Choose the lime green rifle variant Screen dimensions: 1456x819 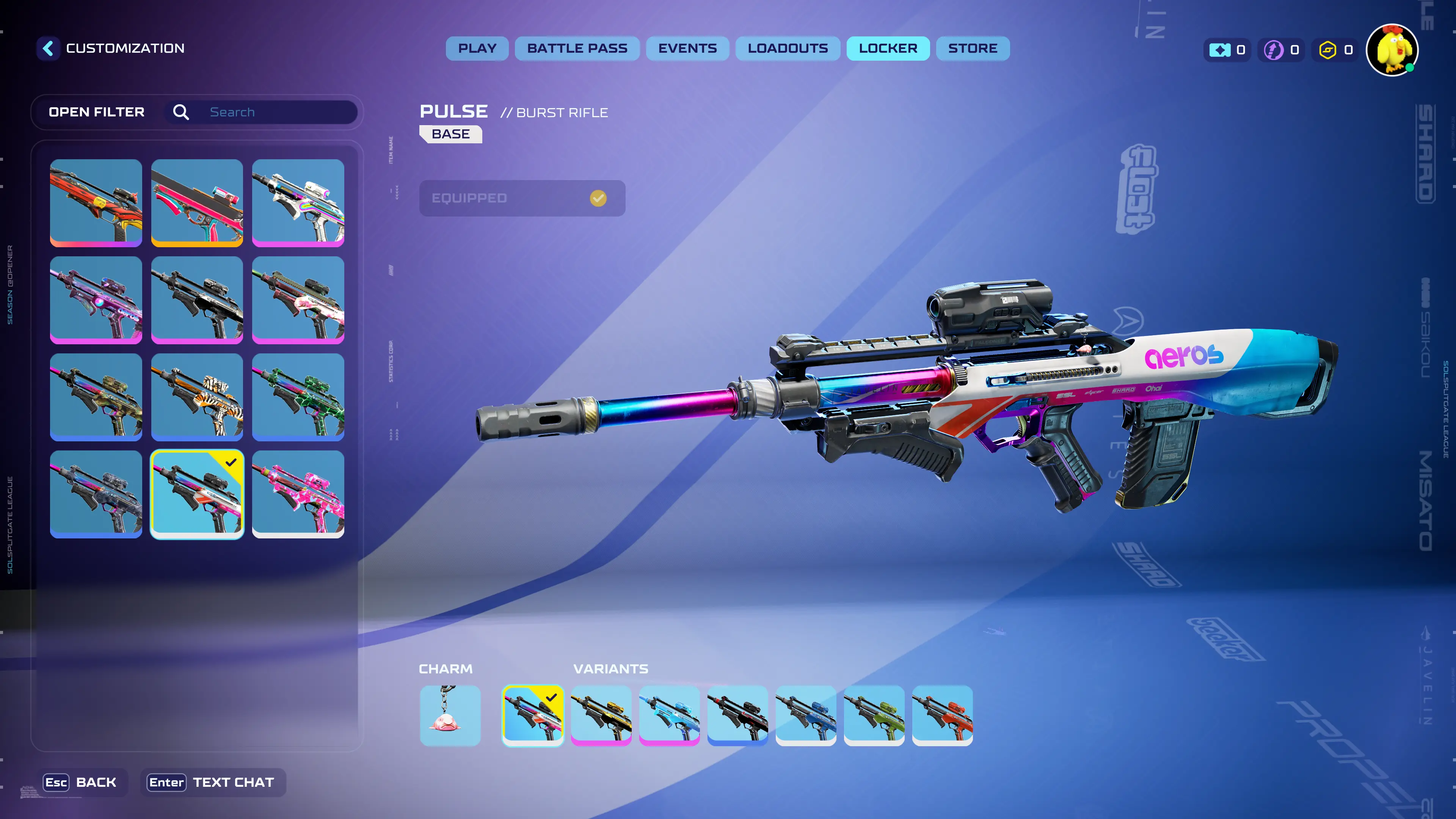click(874, 715)
